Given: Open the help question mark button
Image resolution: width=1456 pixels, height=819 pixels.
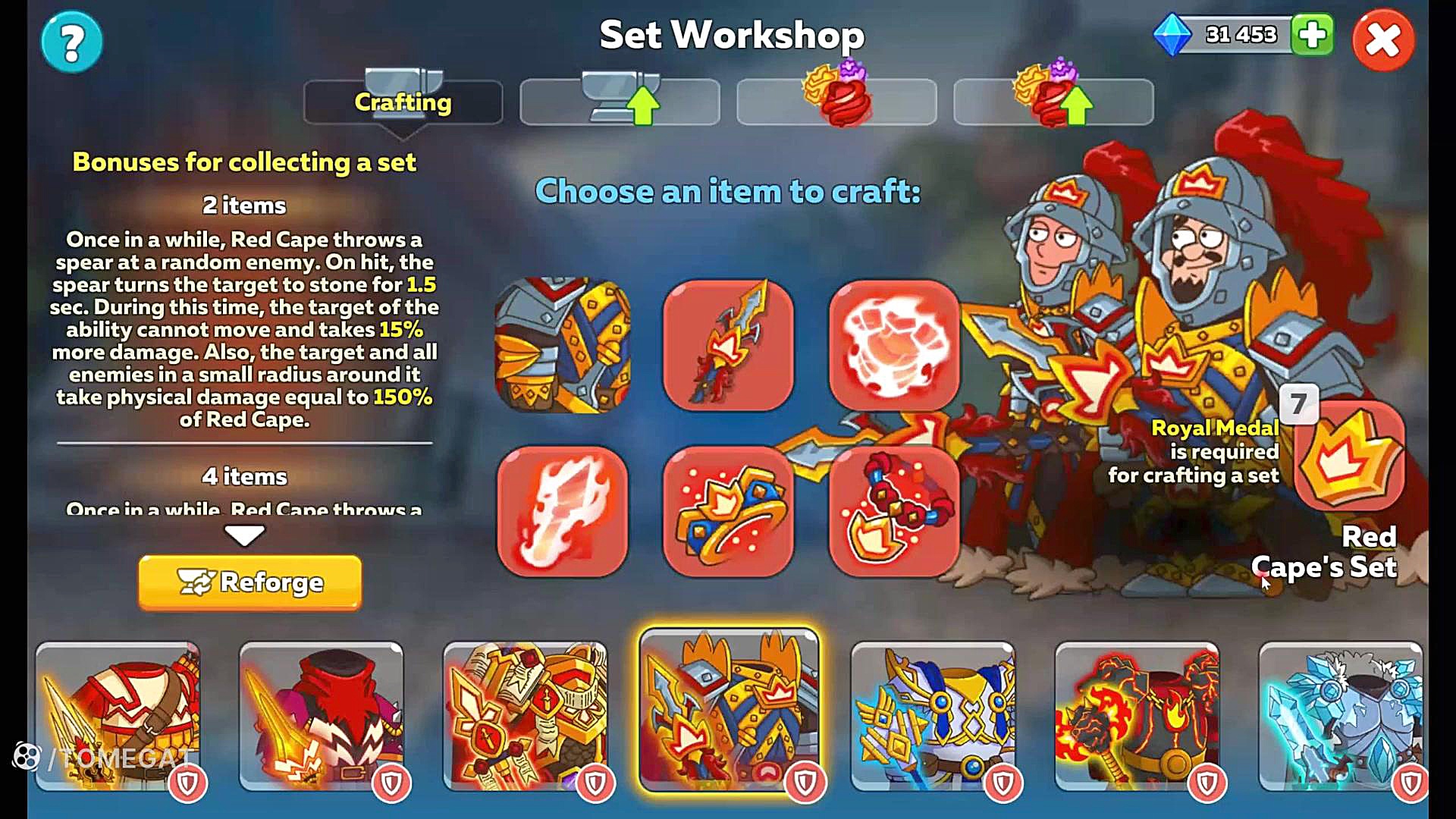Looking at the screenshot, I should tap(72, 42).
